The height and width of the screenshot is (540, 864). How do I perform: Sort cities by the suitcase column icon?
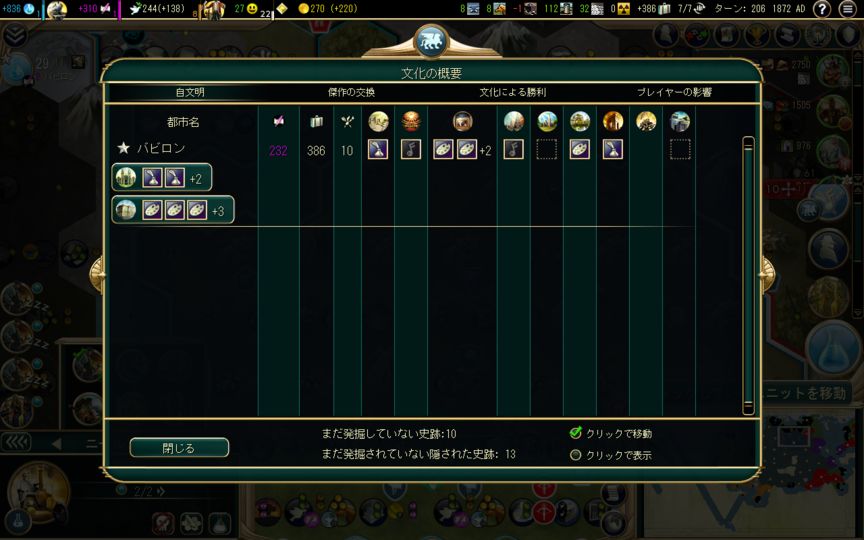316,122
